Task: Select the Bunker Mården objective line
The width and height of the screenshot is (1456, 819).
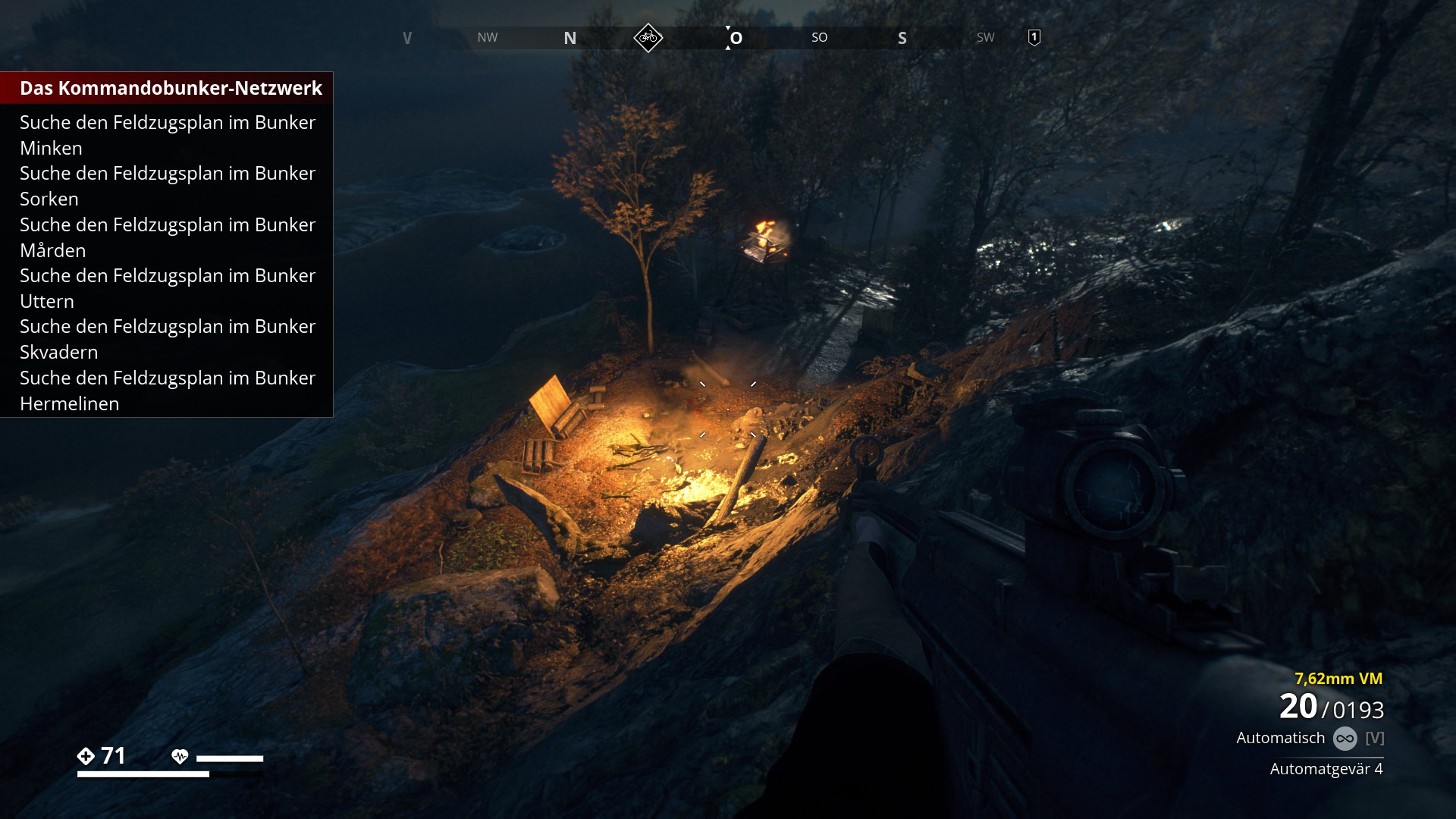Action: coord(167,237)
